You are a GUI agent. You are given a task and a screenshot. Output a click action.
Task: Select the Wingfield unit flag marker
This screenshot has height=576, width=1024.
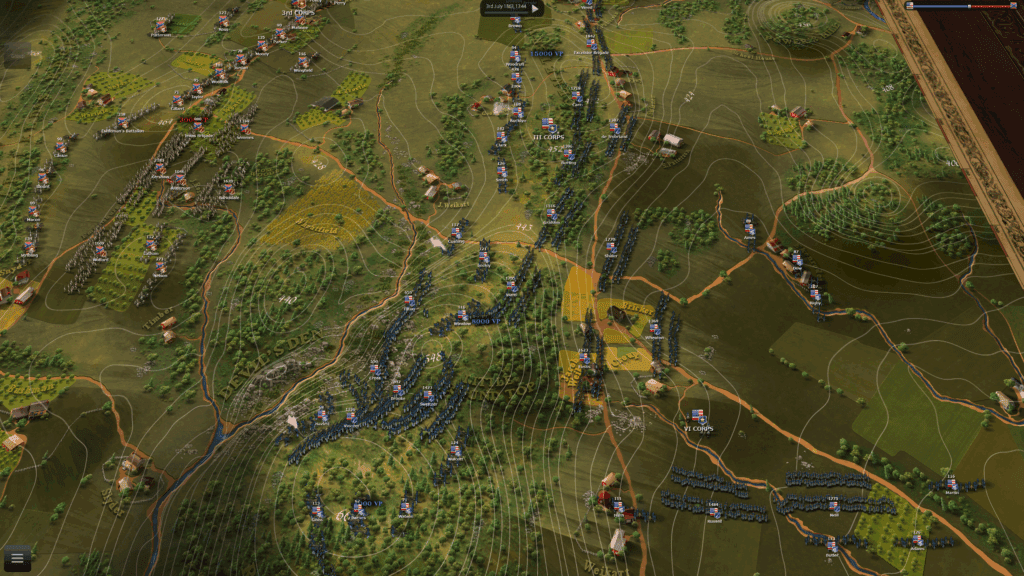(303, 60)
